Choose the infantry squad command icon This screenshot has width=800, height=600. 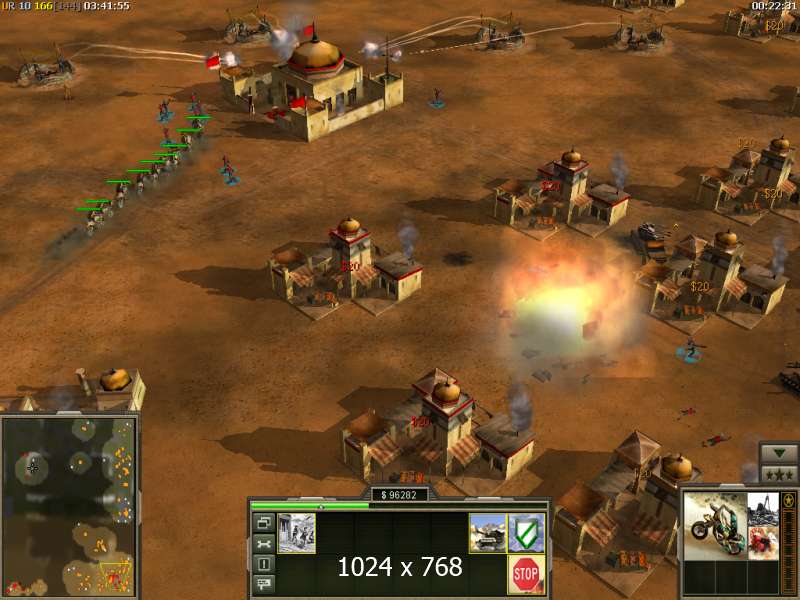(x=296, y=533)
